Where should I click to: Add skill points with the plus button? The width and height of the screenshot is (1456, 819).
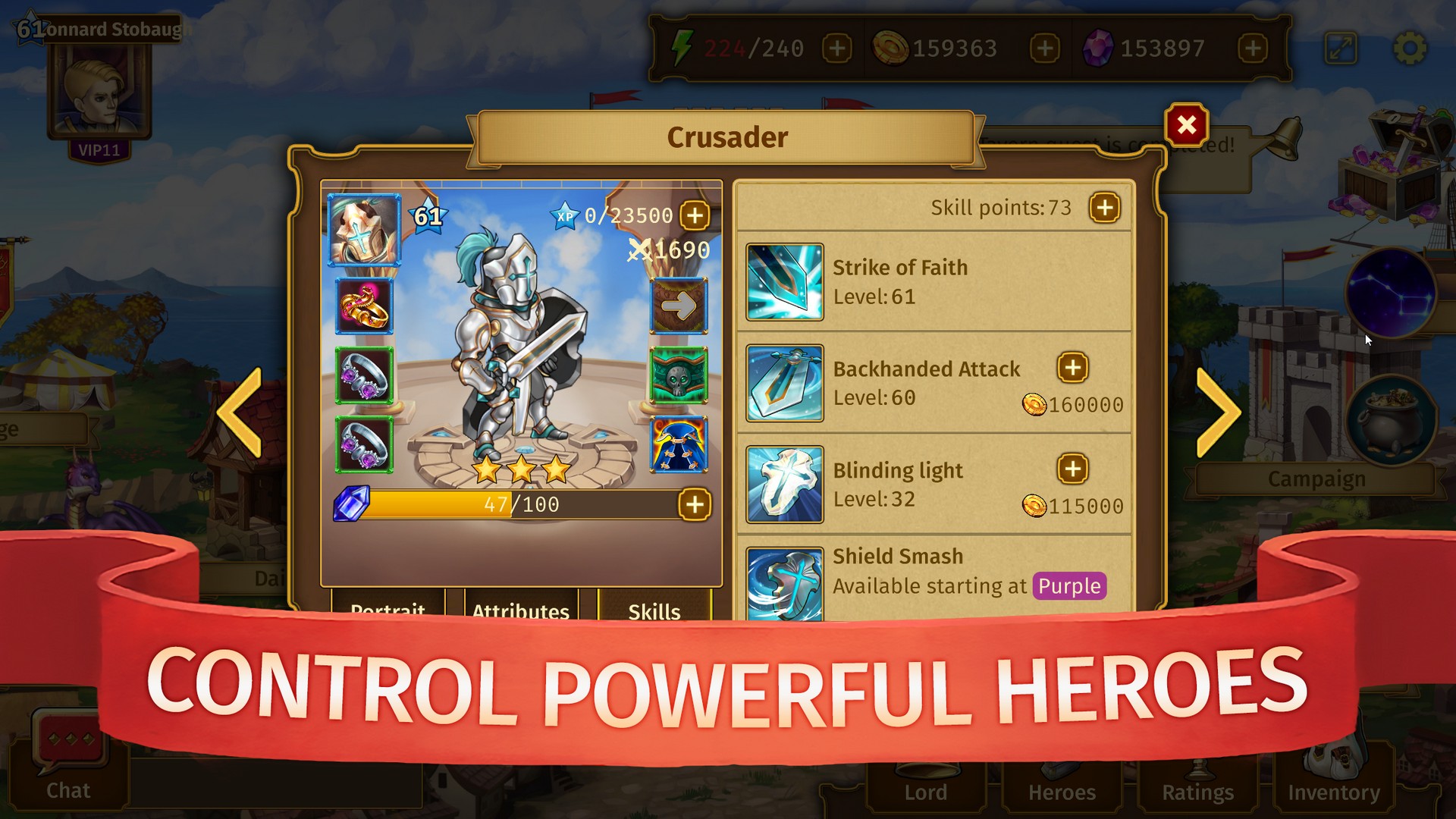(1105, 206)
